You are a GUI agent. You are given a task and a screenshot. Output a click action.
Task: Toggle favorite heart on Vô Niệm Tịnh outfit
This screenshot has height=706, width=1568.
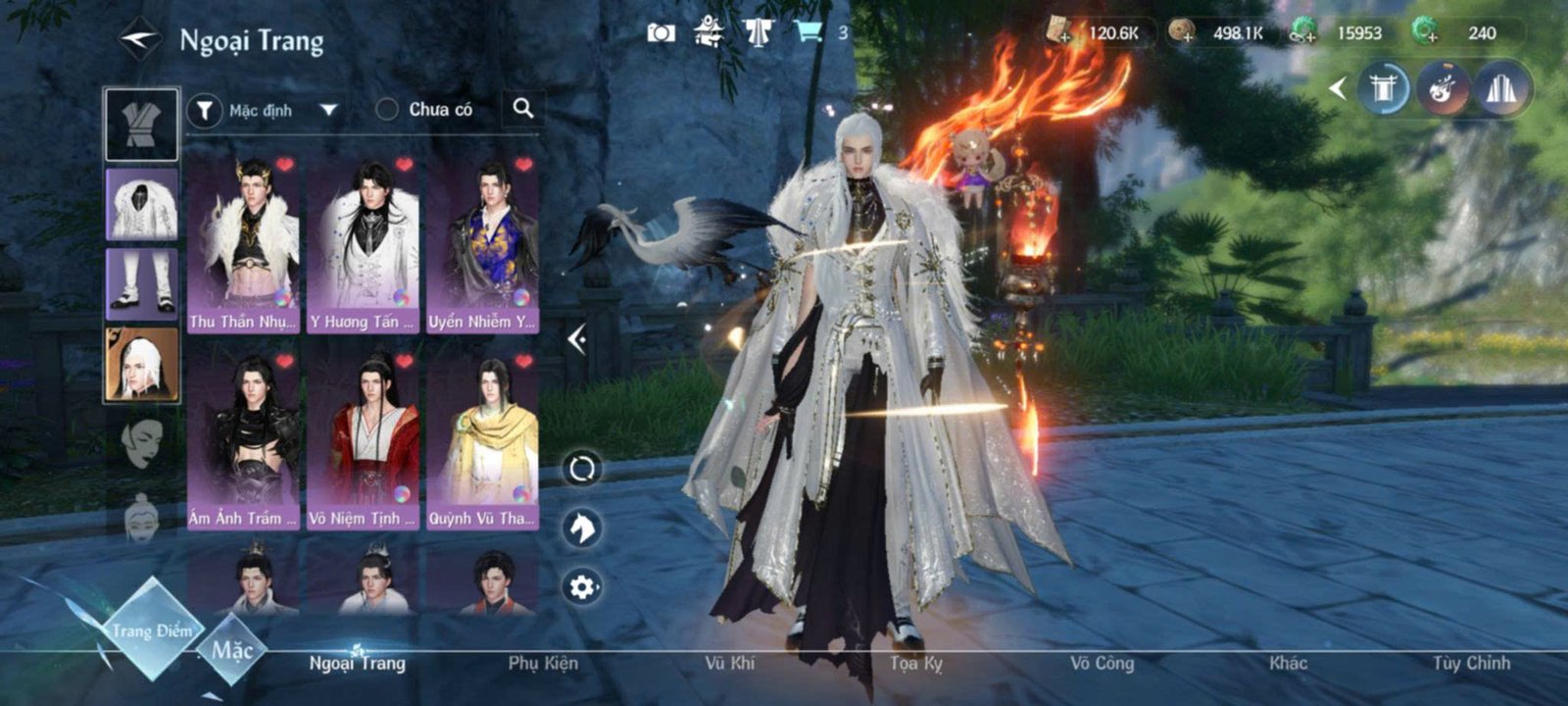404,361
